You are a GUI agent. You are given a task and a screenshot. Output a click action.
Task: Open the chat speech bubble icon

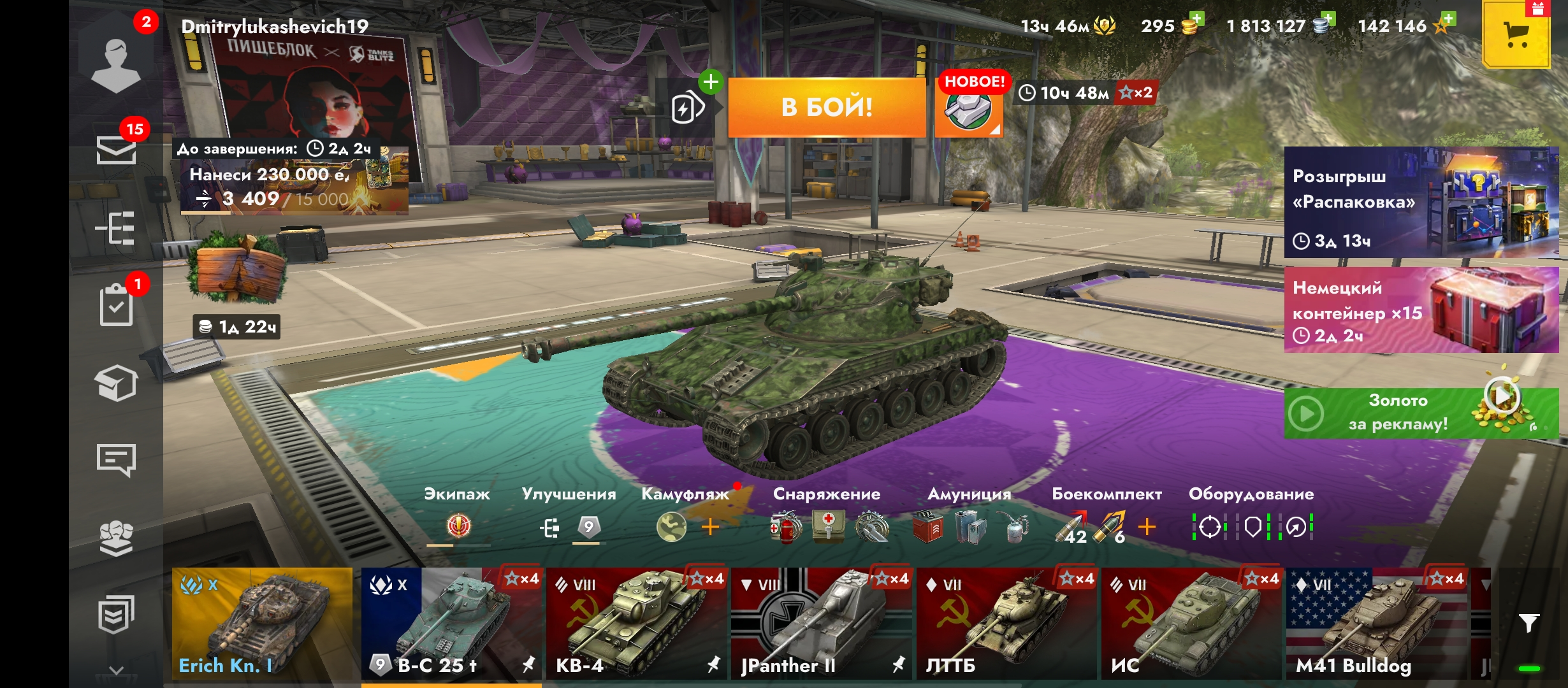(x=116, y=460)
